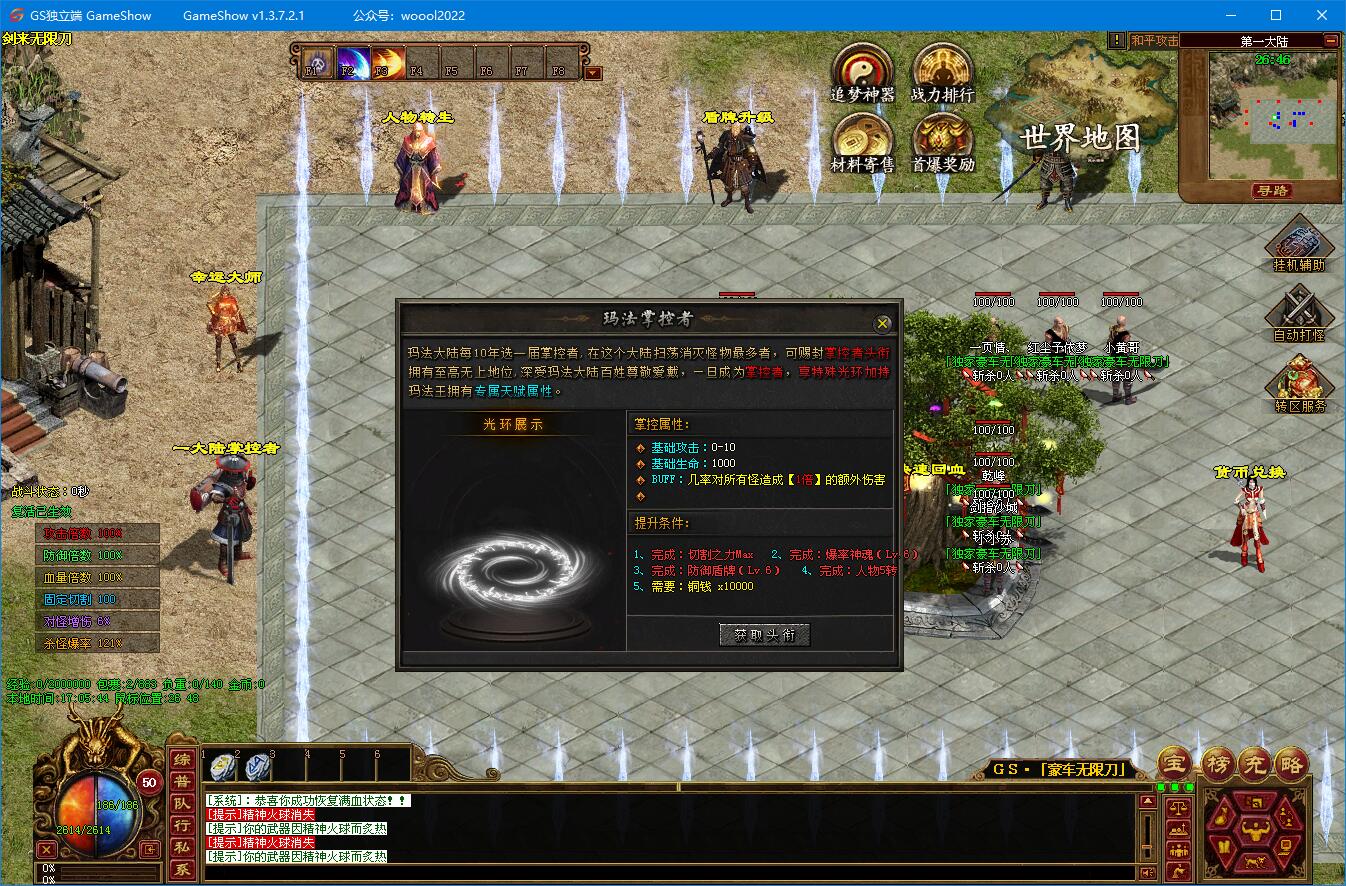
Task: Open the 充 recharge round button
Action: [x=1254, y=763]
